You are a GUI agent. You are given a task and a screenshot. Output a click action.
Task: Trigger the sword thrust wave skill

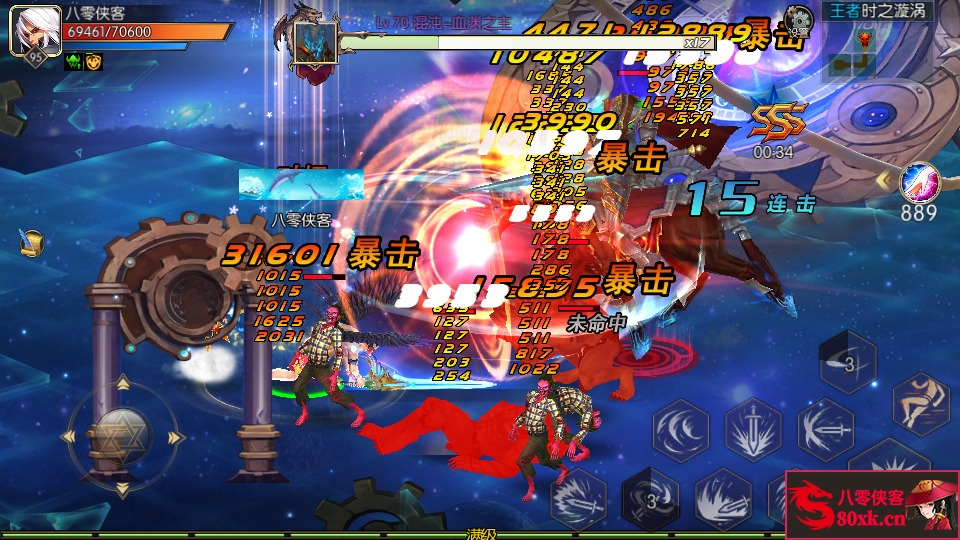click(825, 429)
